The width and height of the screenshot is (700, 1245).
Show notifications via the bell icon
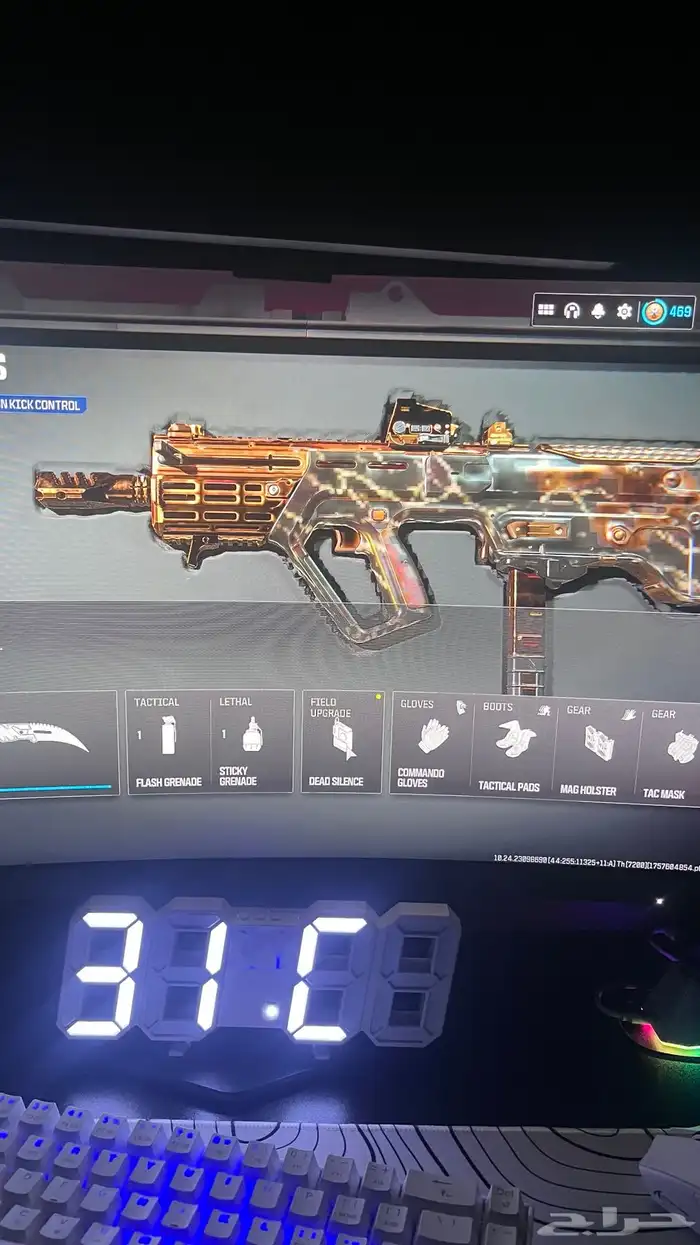(x=598, y=311)
